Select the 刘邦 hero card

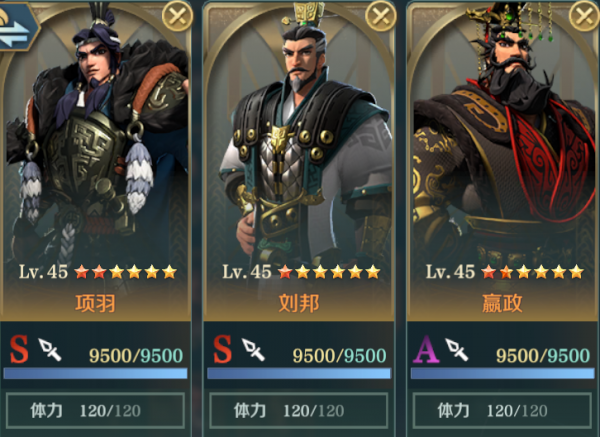click(x=300, y=180)
